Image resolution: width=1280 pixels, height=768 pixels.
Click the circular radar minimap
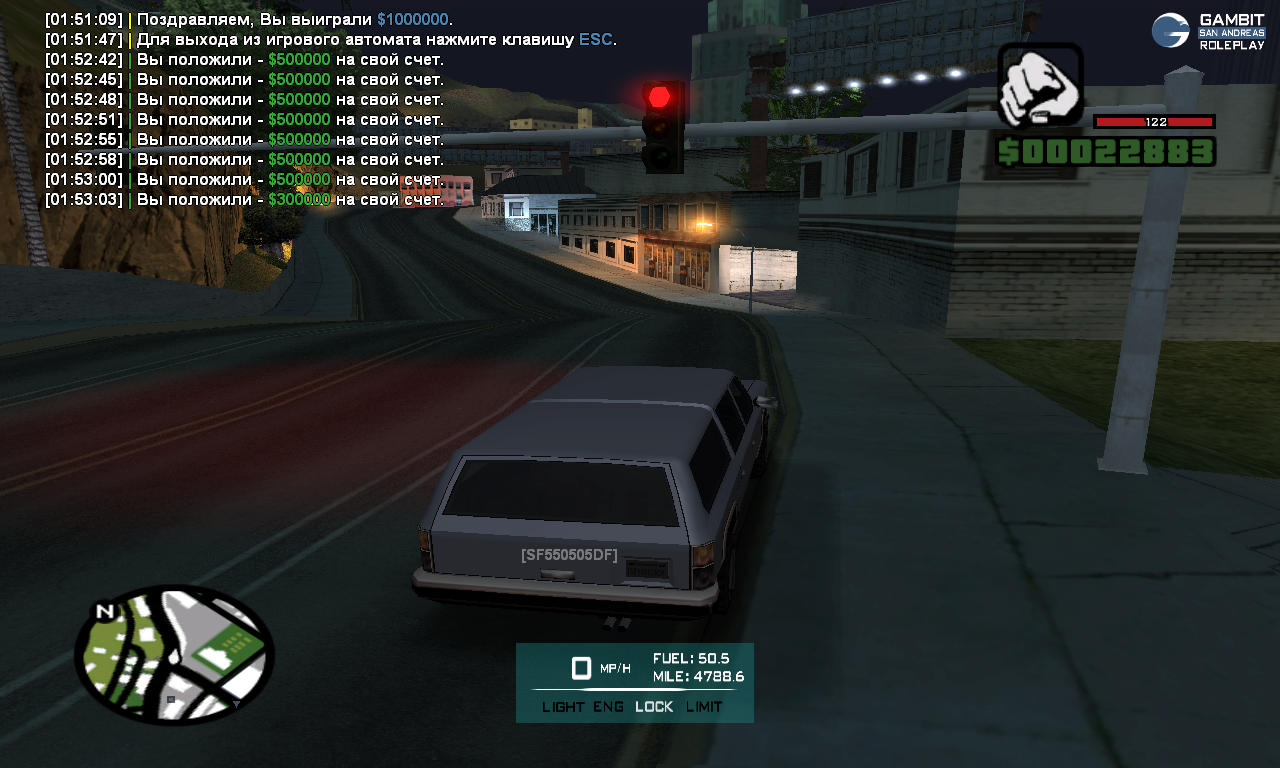(174, 654)
